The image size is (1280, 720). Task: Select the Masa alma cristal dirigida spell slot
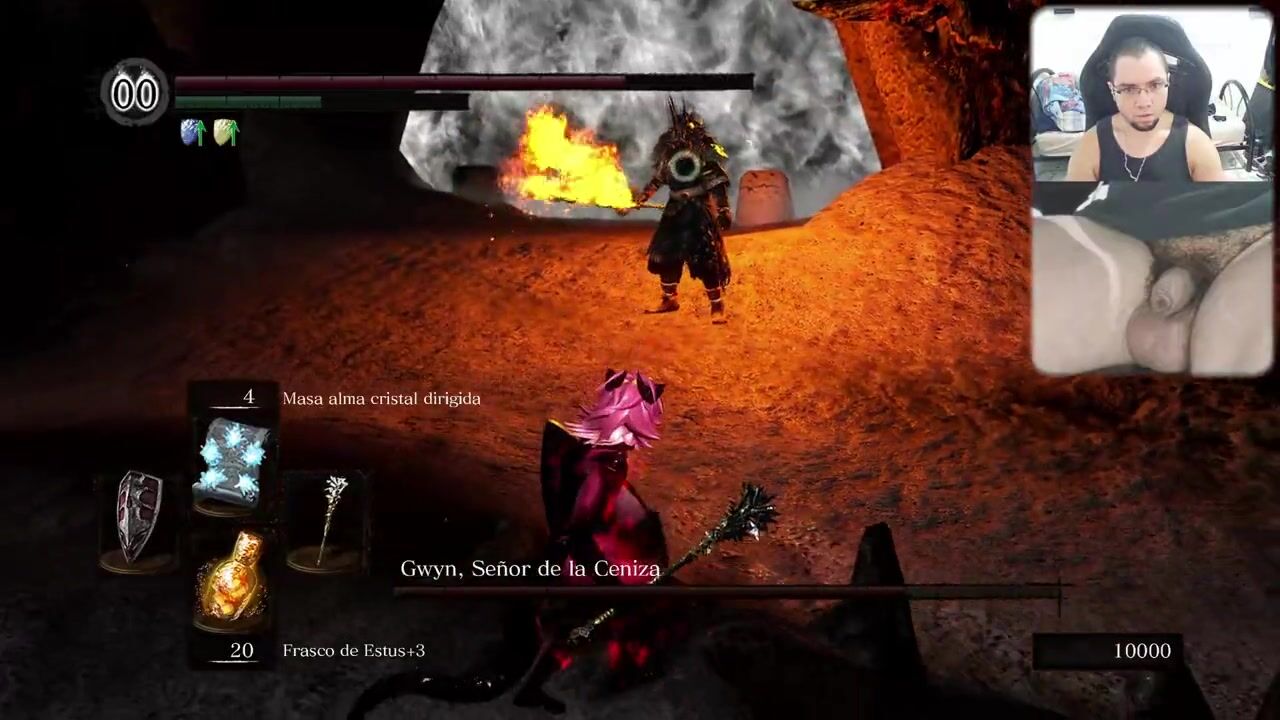232,461
